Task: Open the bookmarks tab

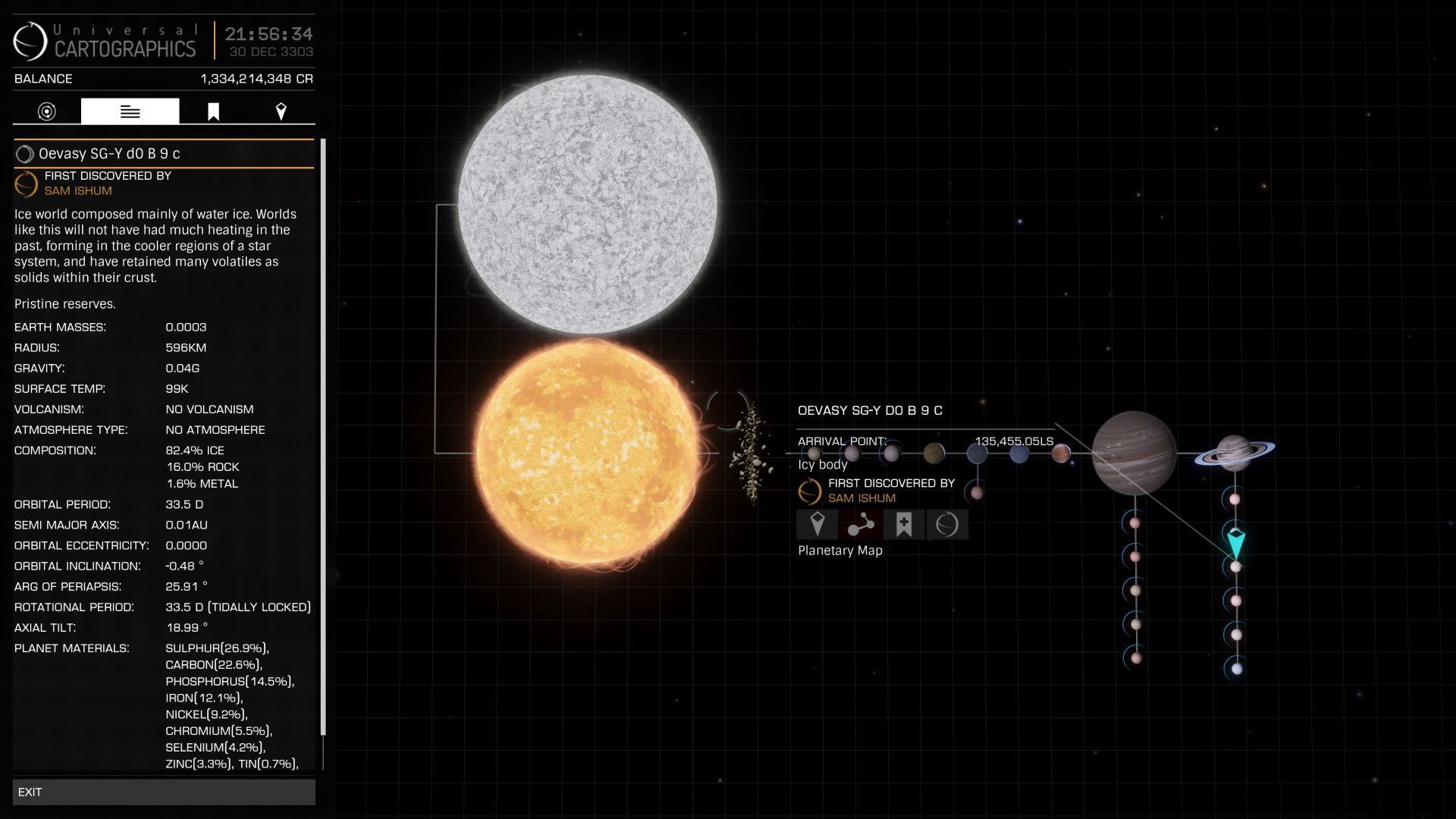Action: point(213,111)
